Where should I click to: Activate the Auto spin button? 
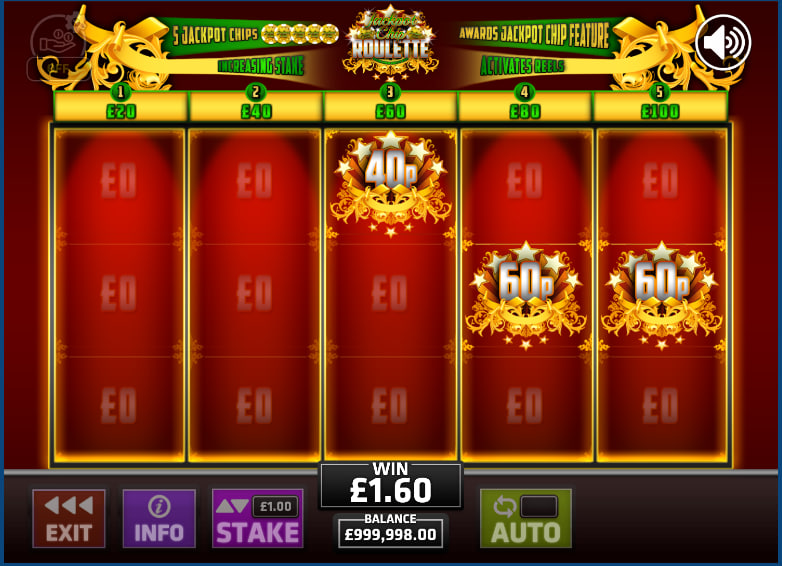pyautogui.click(x=525, y=518)
